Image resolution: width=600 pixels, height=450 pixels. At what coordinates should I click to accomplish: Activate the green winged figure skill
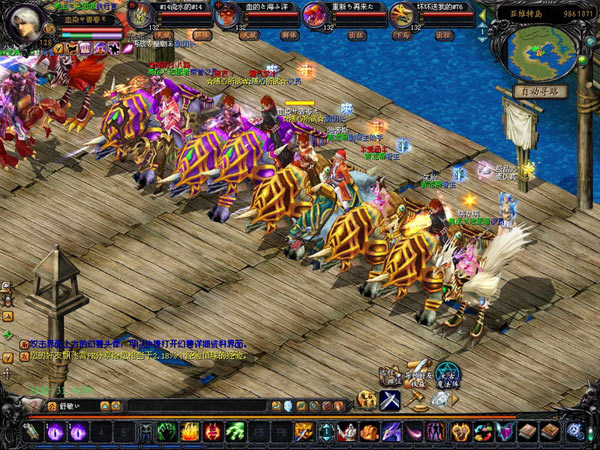point(234,432)
